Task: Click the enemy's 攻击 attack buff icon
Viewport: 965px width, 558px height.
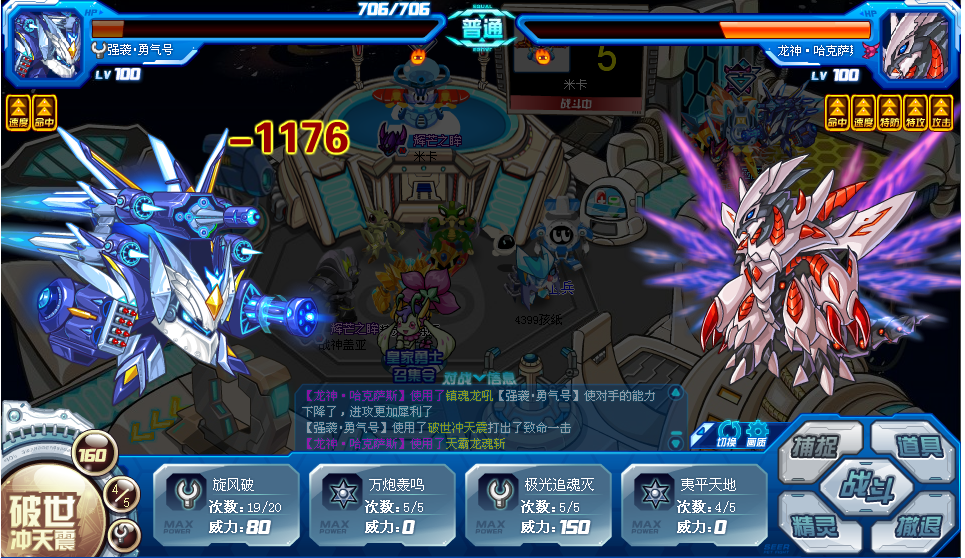Action: (940, 112)
